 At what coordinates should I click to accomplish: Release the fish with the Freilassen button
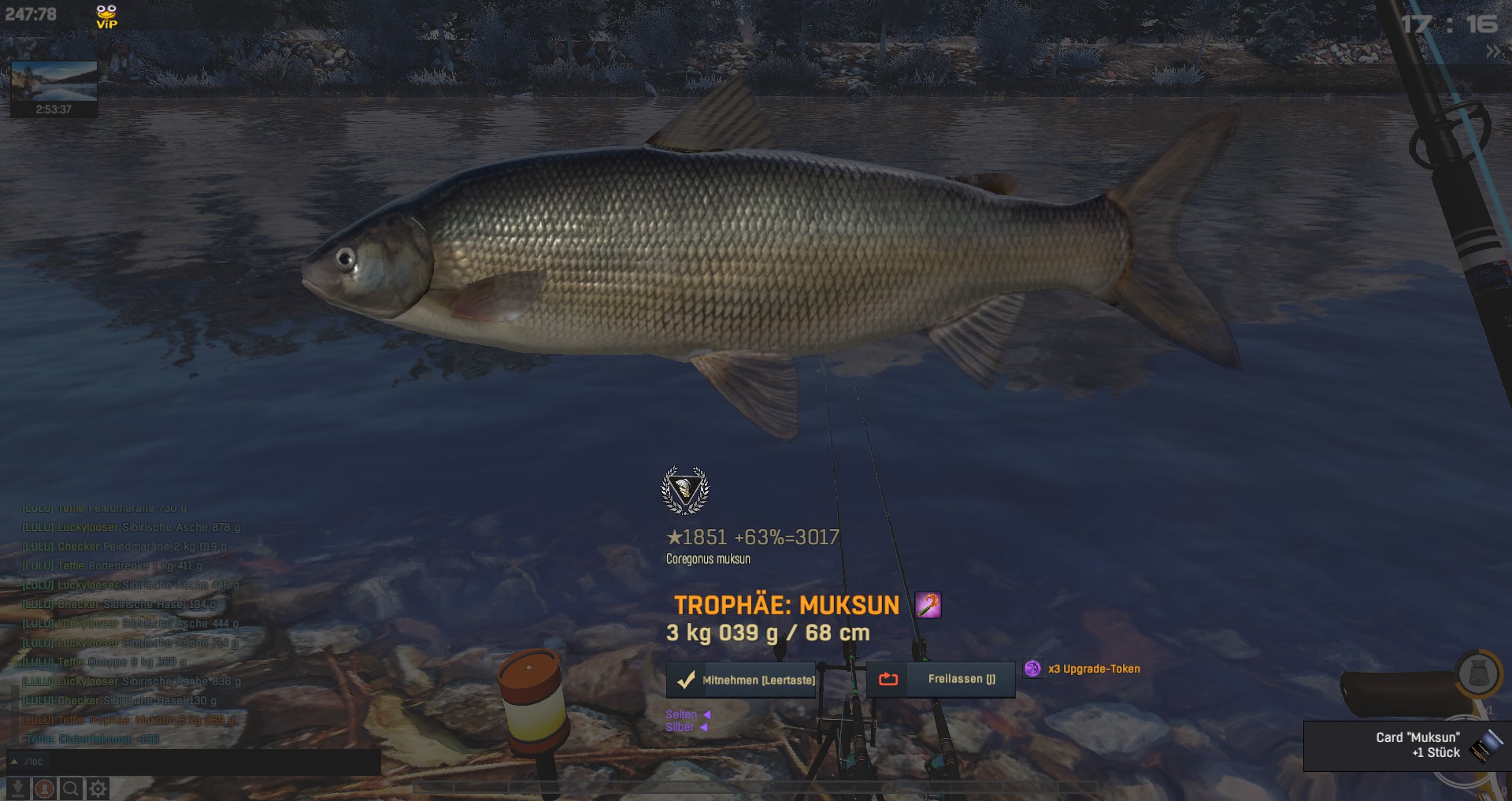pos(941,679)
